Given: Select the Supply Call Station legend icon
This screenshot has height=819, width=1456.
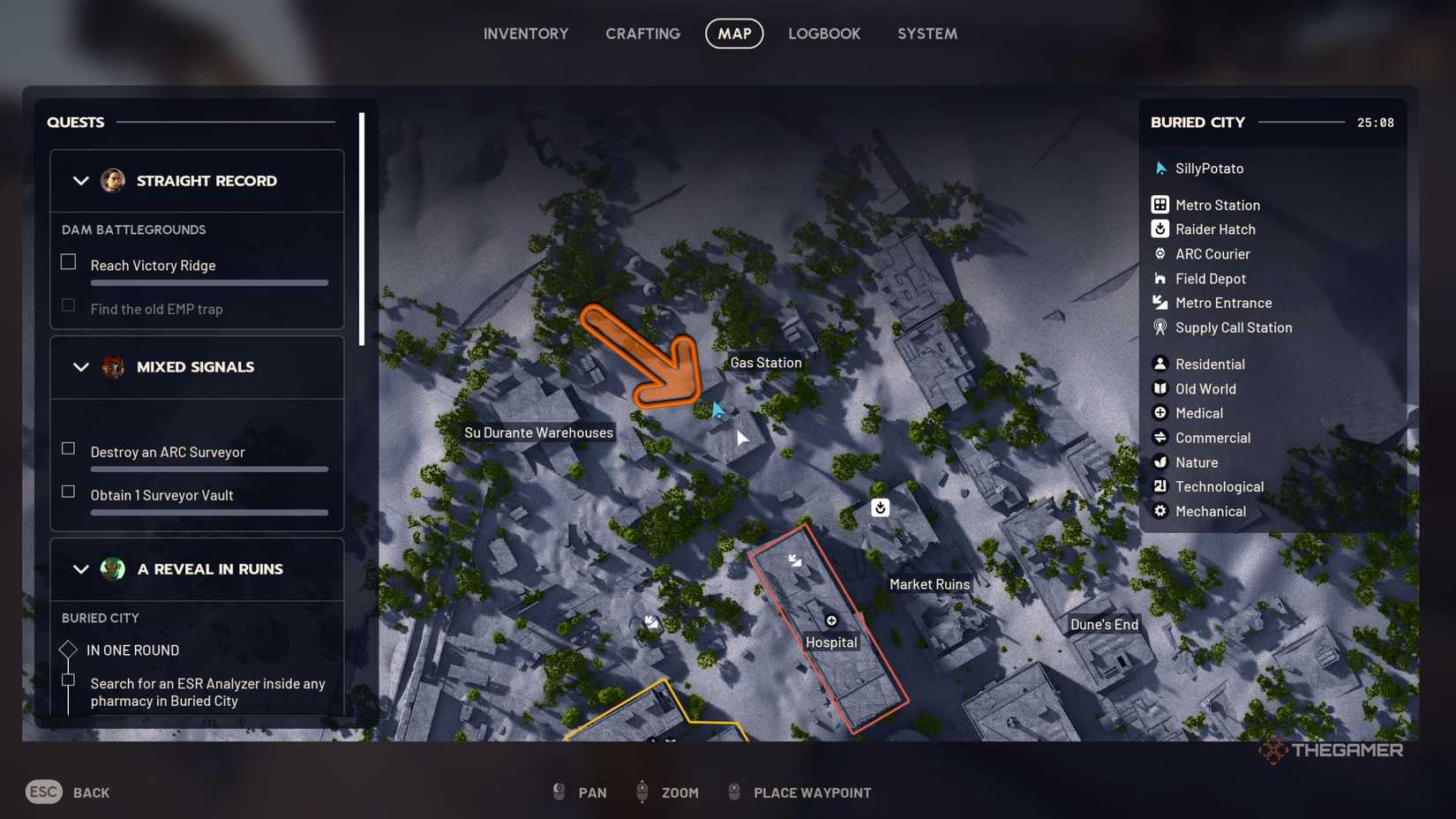Looking at the screenshot, I should [1159, 327].
